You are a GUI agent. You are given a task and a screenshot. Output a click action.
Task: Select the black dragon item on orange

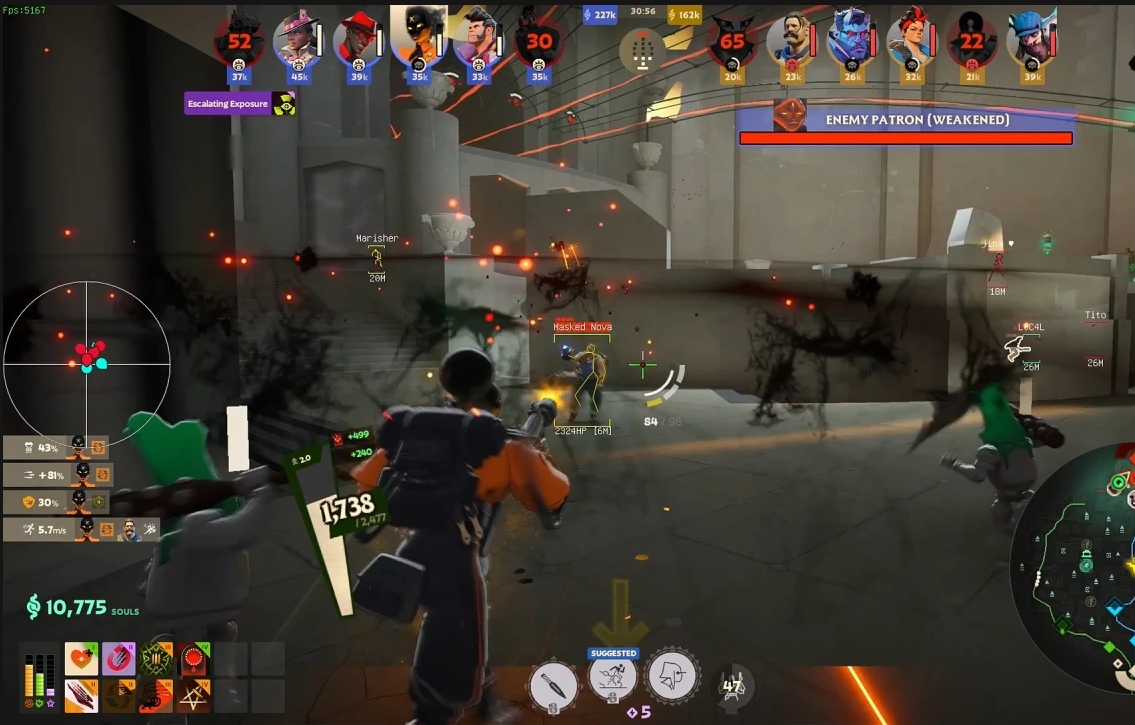tap(157, 696)
